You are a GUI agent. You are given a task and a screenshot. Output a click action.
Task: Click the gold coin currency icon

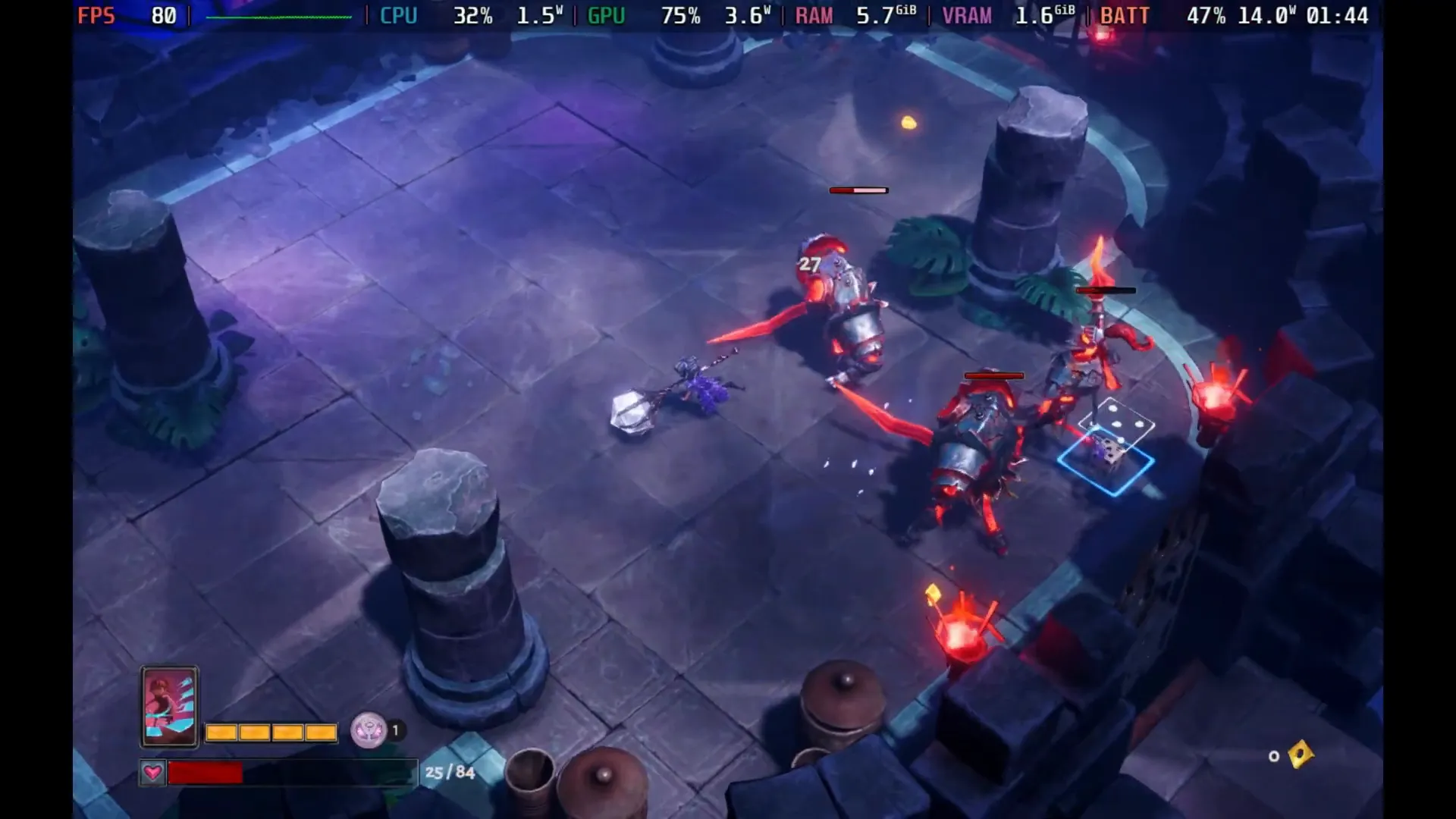(1300, 754)
